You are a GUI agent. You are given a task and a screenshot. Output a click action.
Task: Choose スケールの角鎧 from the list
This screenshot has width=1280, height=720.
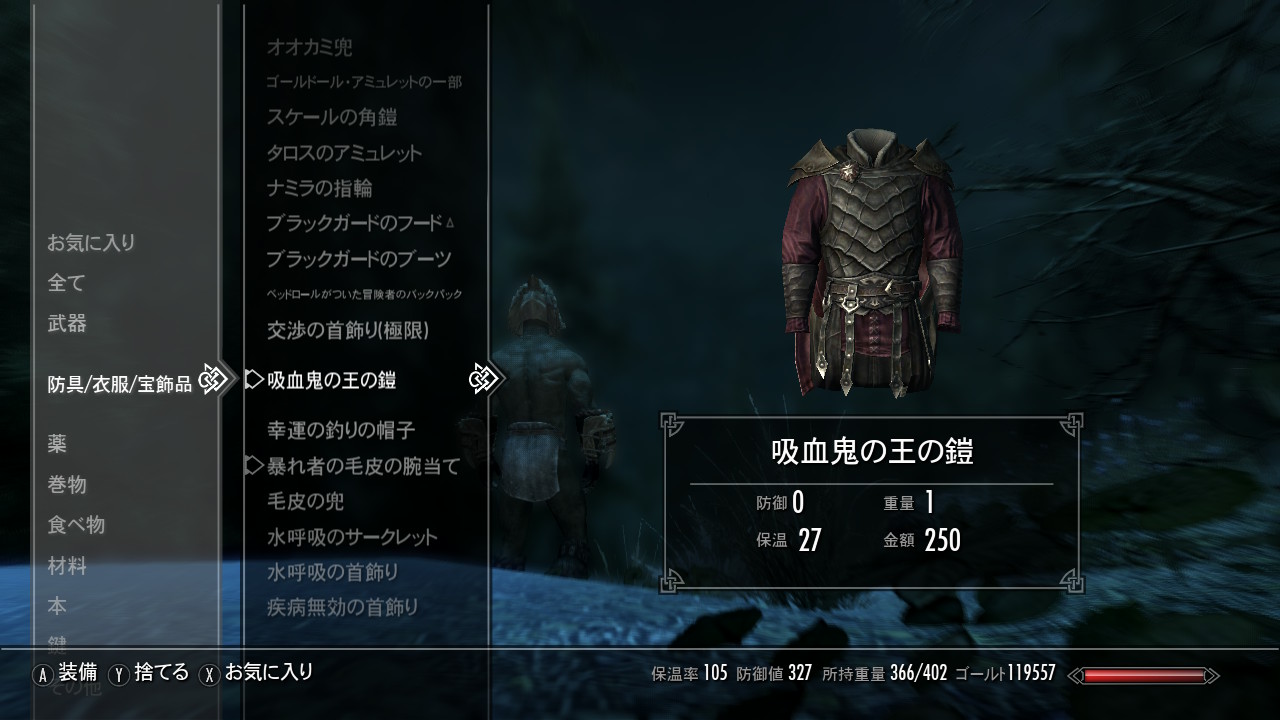[332, 117]
